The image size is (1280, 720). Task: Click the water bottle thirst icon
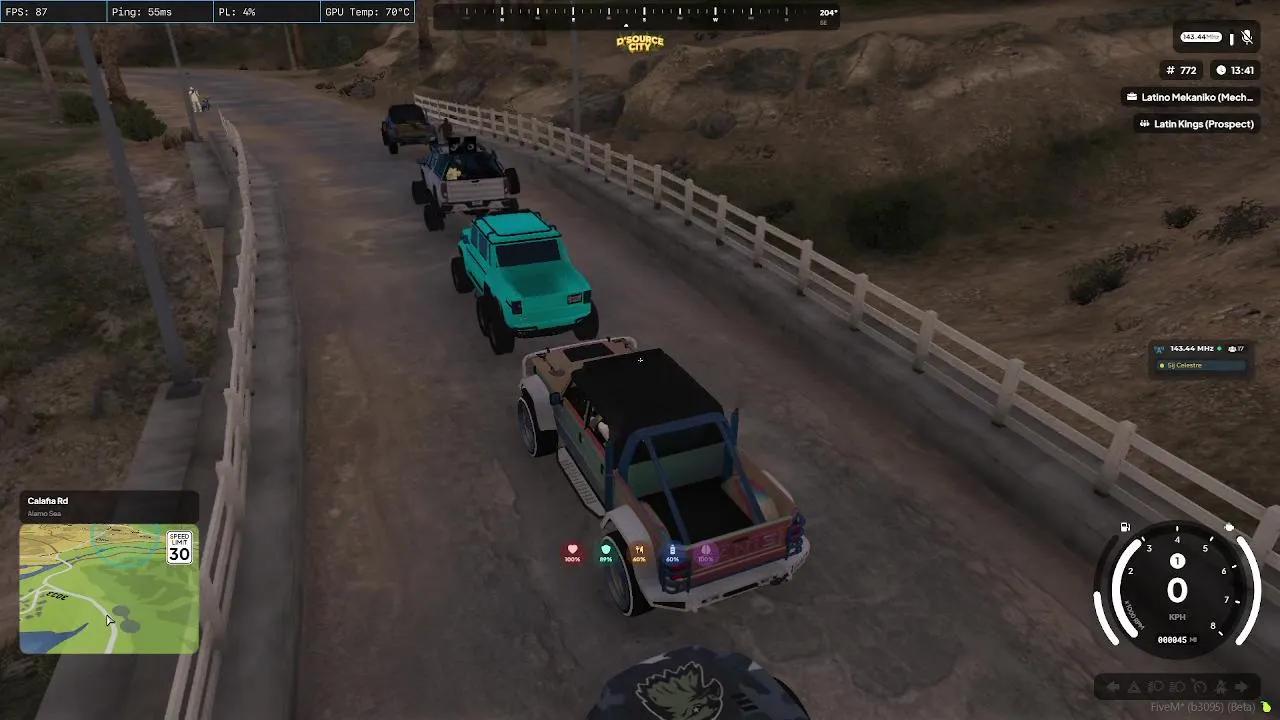[672, 548]
